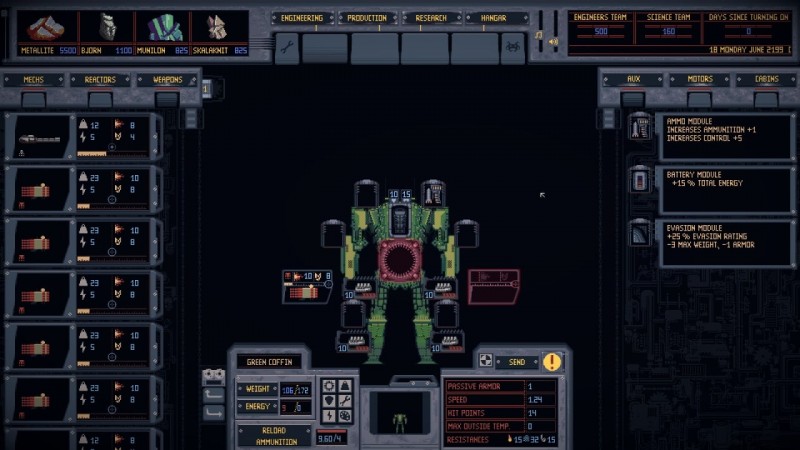Click the Send button
Viewport: 800px width, 450px height.
516,361
